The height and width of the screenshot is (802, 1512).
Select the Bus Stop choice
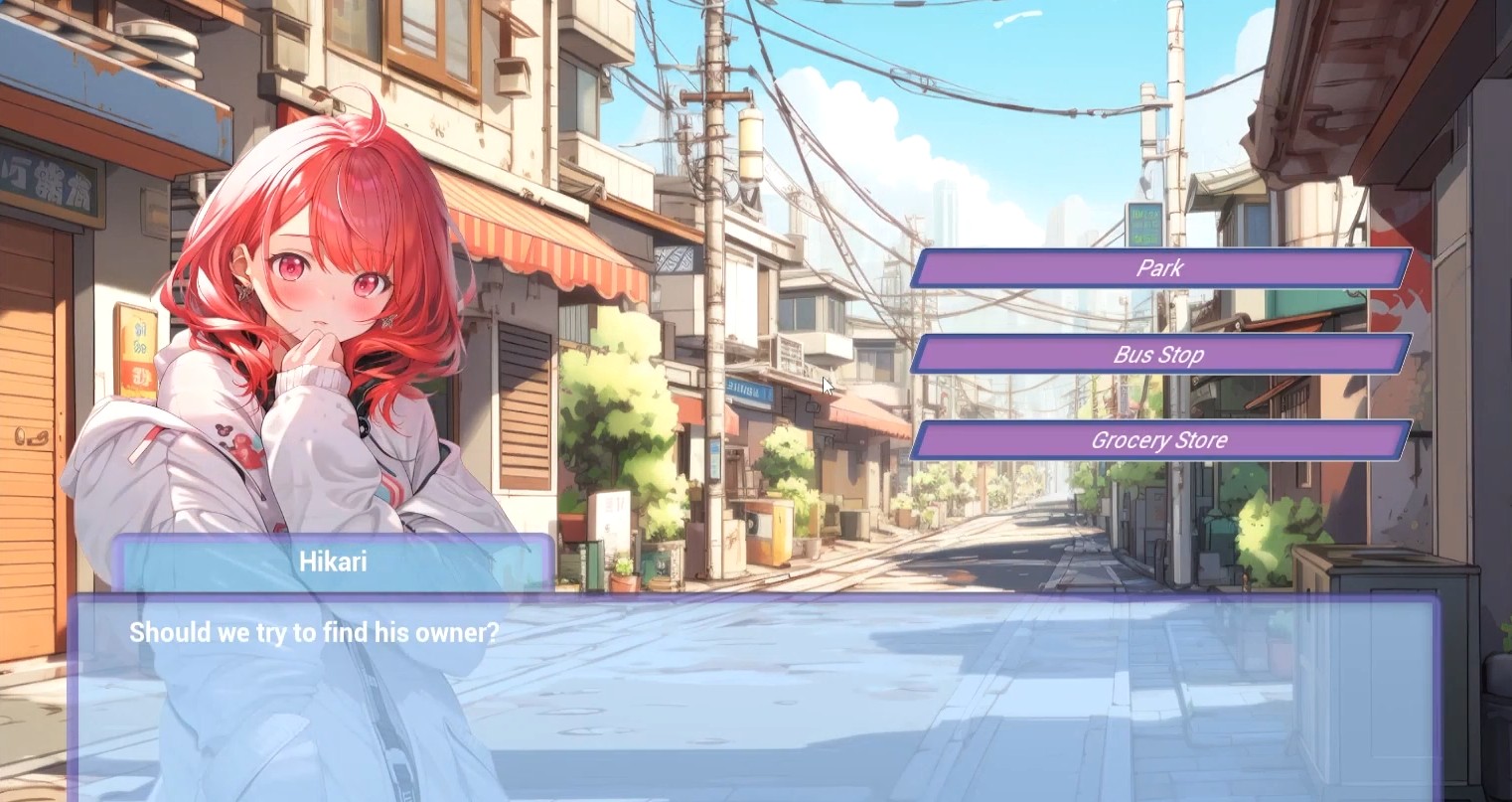click(x=1160, y=355)
